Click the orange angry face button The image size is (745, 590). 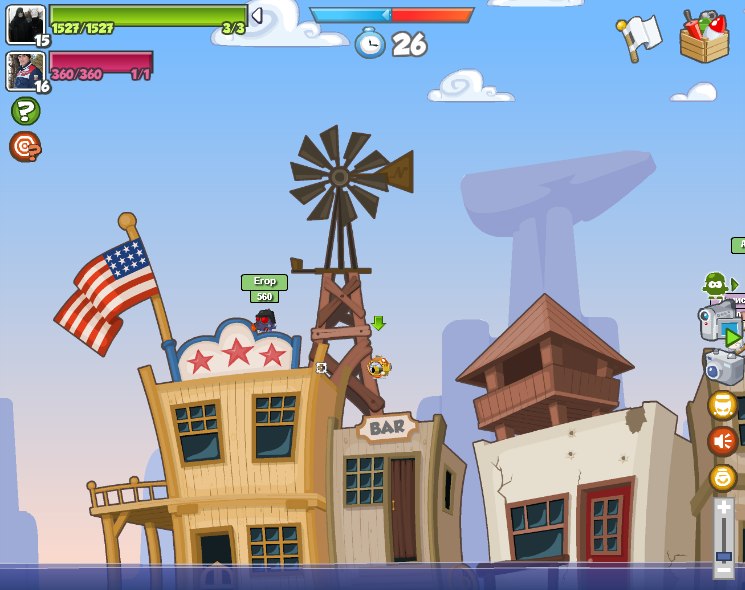722,405
